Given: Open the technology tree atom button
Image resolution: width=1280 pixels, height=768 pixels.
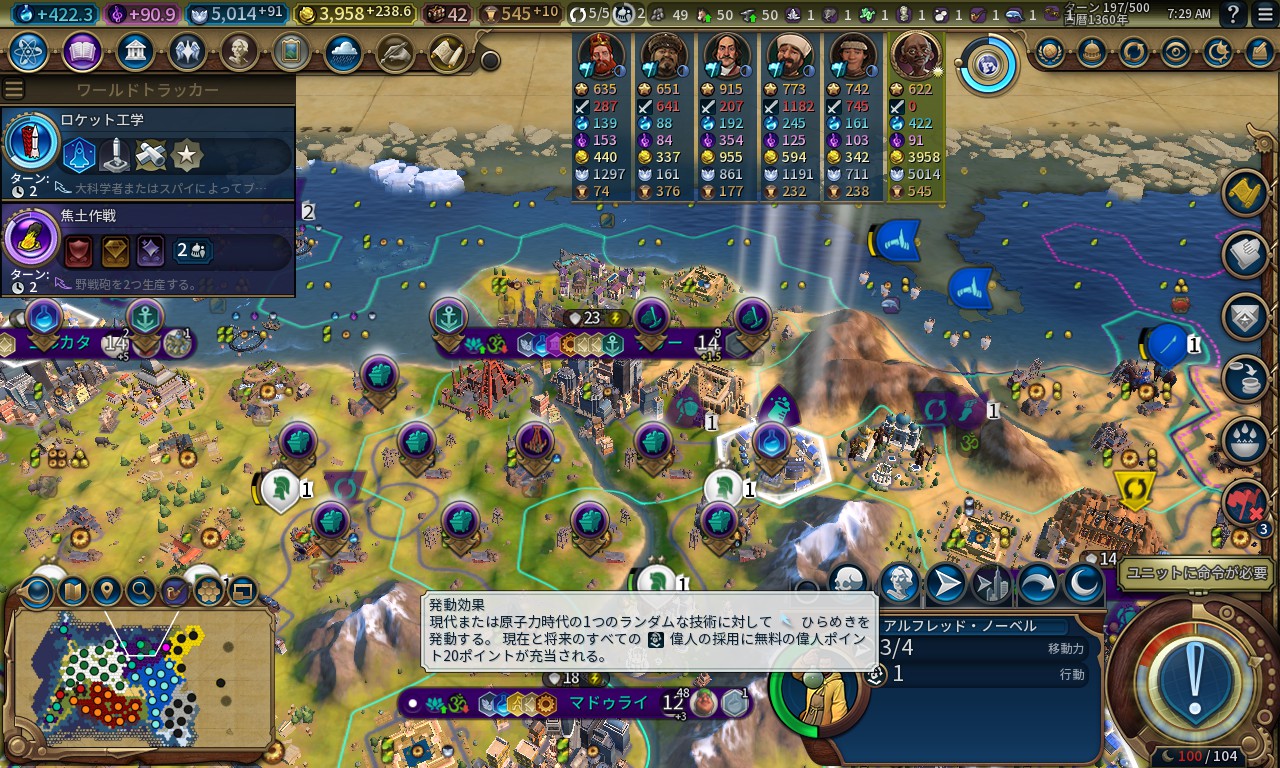Looking at the screenshot, I should (30, 52).
